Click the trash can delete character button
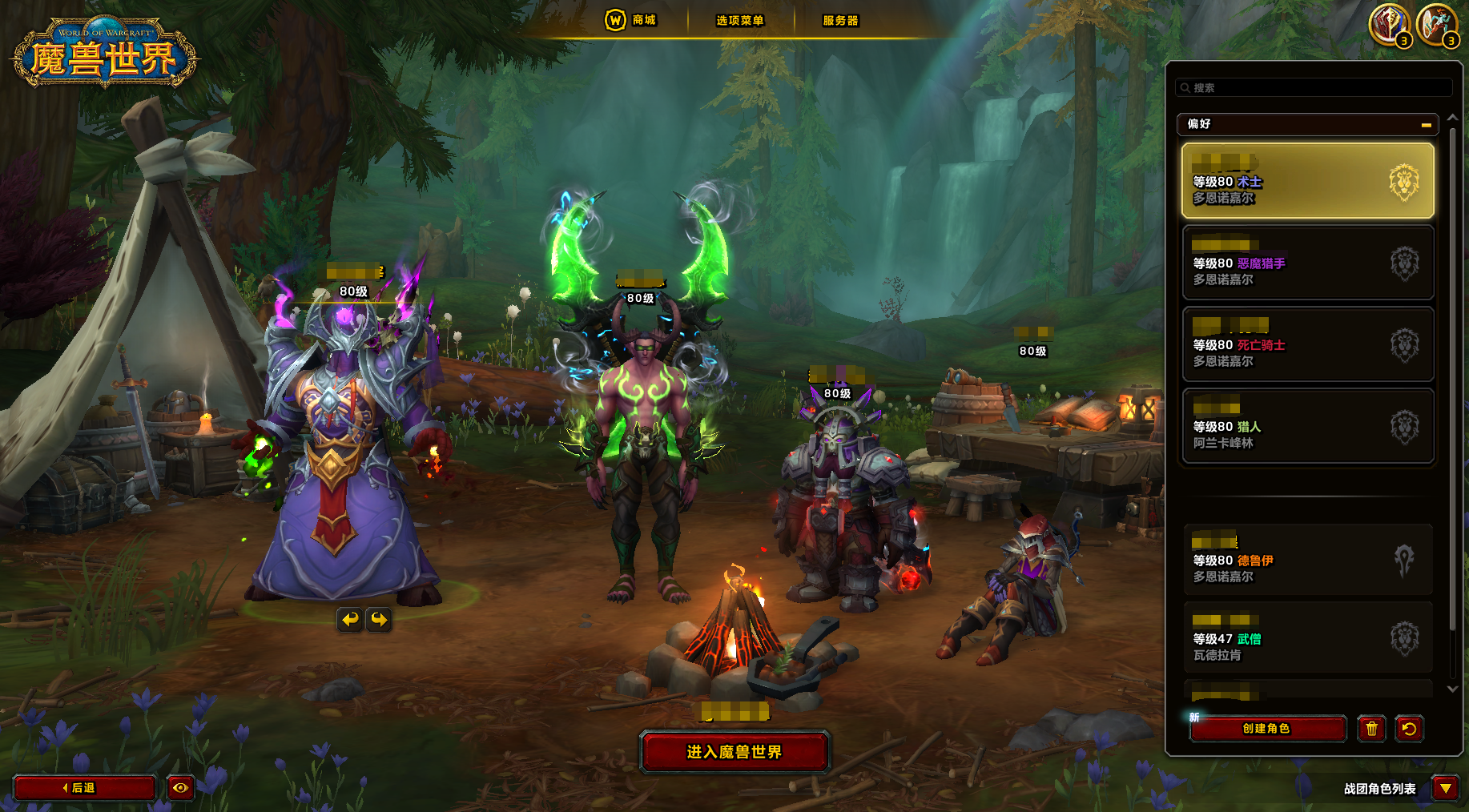Screen dimensions: 1469x812 click(x=1371, y=729)
